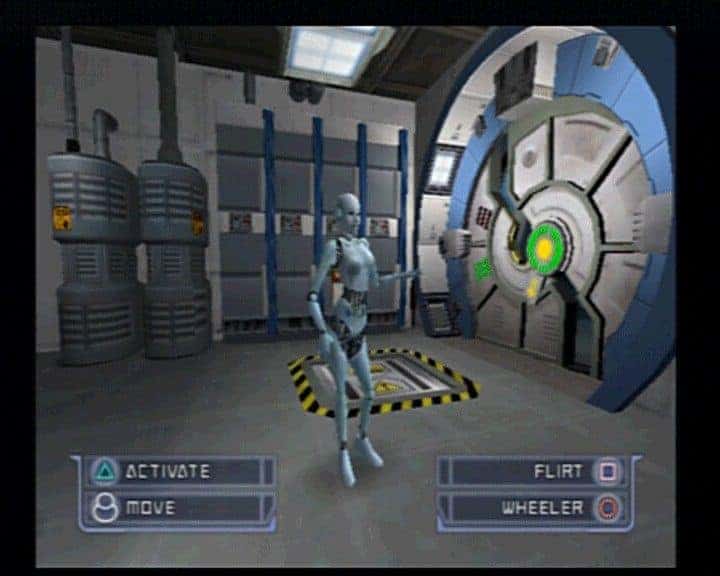
Task: Select the Move action panel
Action: (x=170, y=508)
